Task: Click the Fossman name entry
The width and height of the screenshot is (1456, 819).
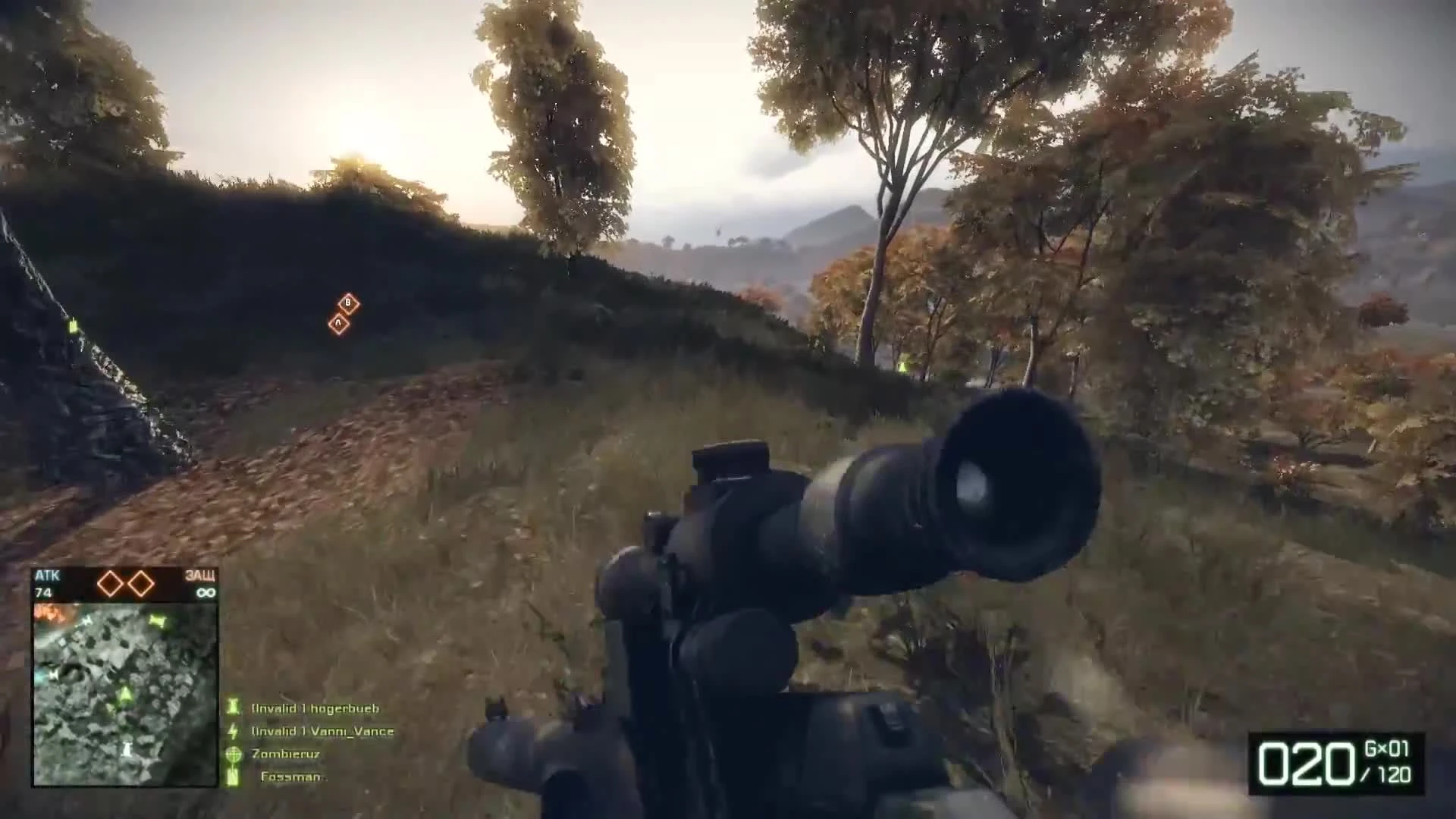Action: [x=292, y=776]
